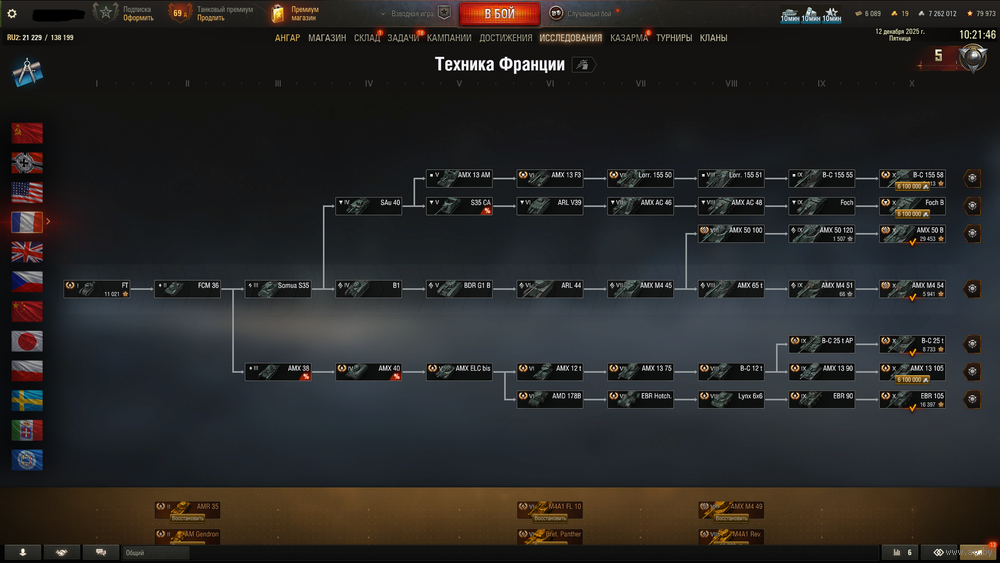Show the ДОСТИЖЕНИЯ tab
Viewport: 1000px width, 563px height.
tap(506, 38)
